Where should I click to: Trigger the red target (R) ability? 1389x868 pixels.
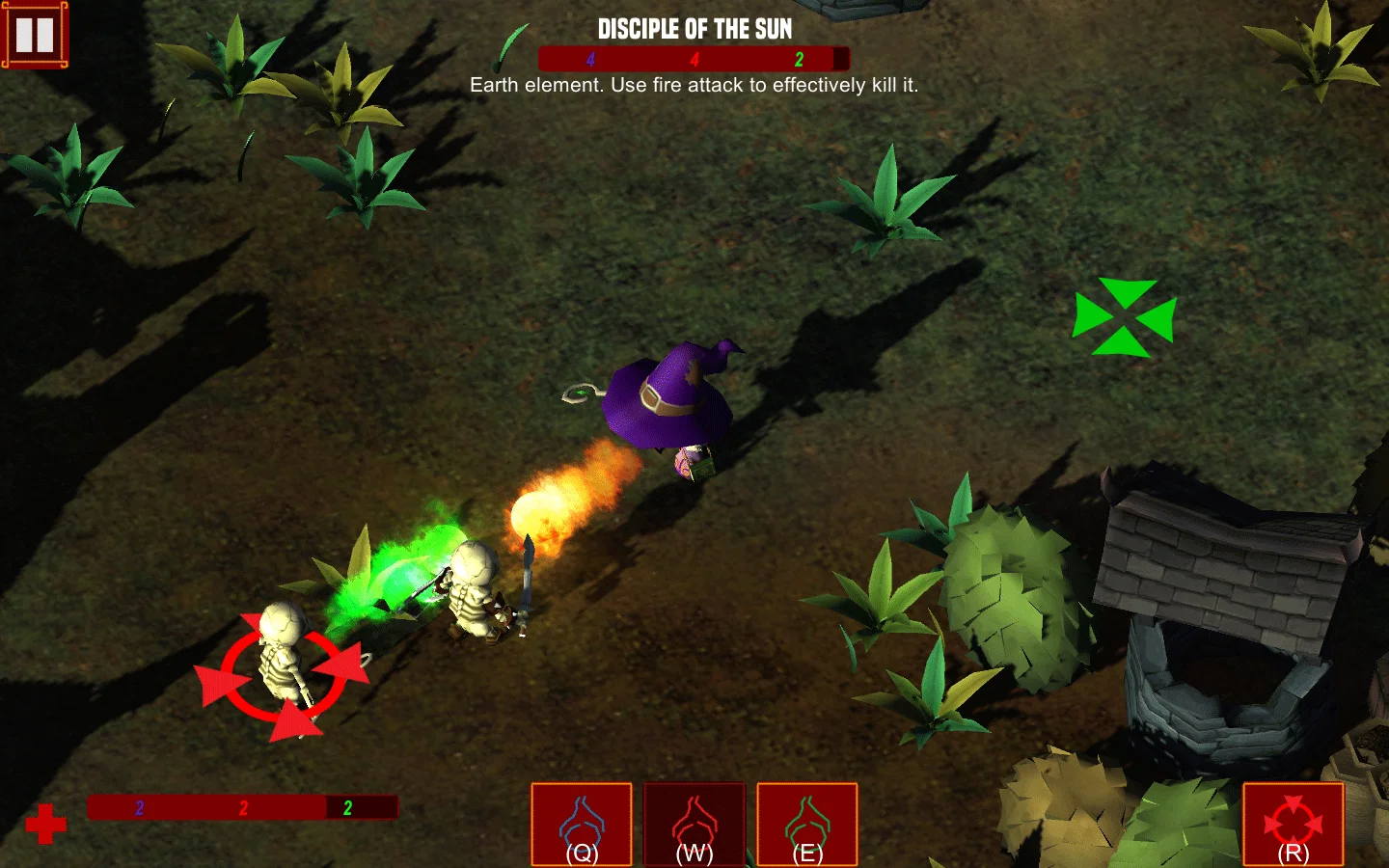coord(1293,825)
